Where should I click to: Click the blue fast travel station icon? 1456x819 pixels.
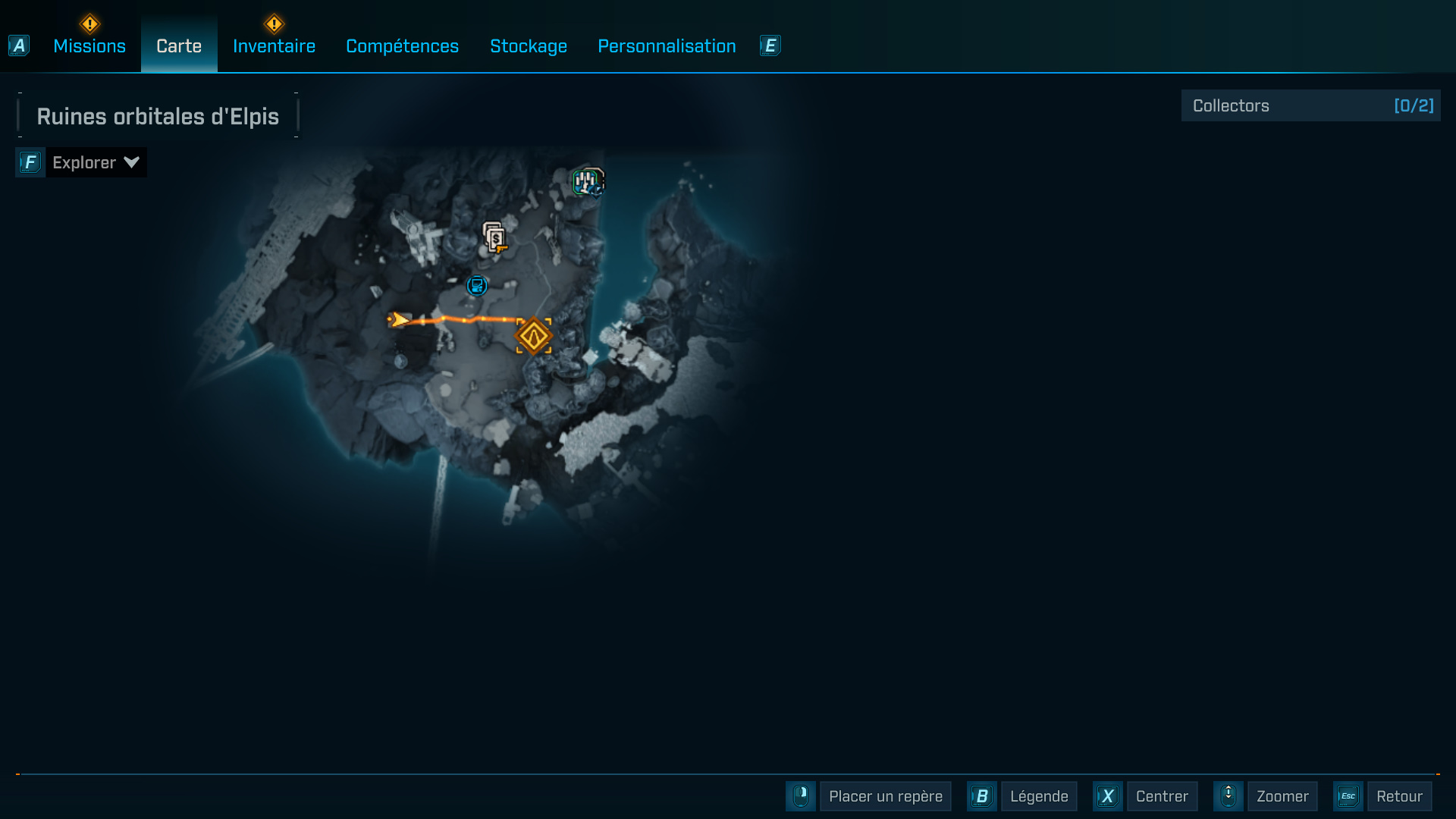pos(476,287)
